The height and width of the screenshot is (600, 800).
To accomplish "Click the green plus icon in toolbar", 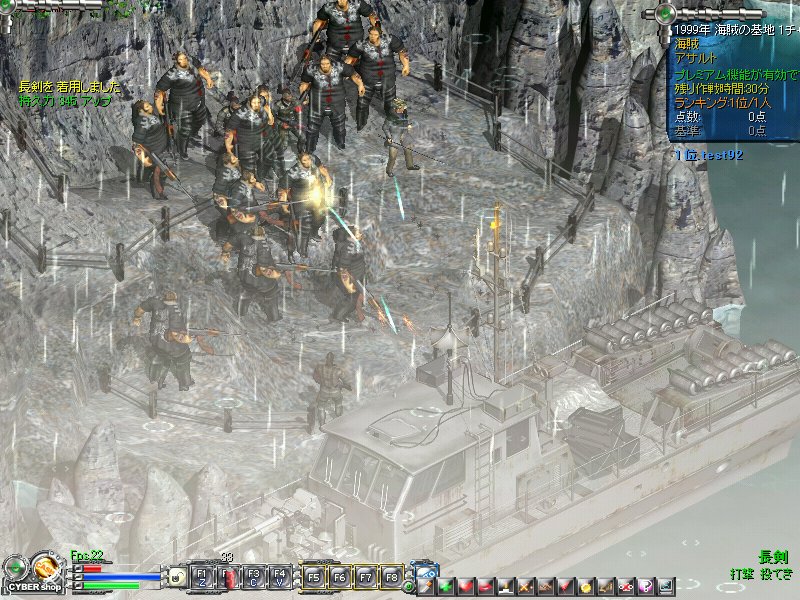I will click(x=446, y=585).
